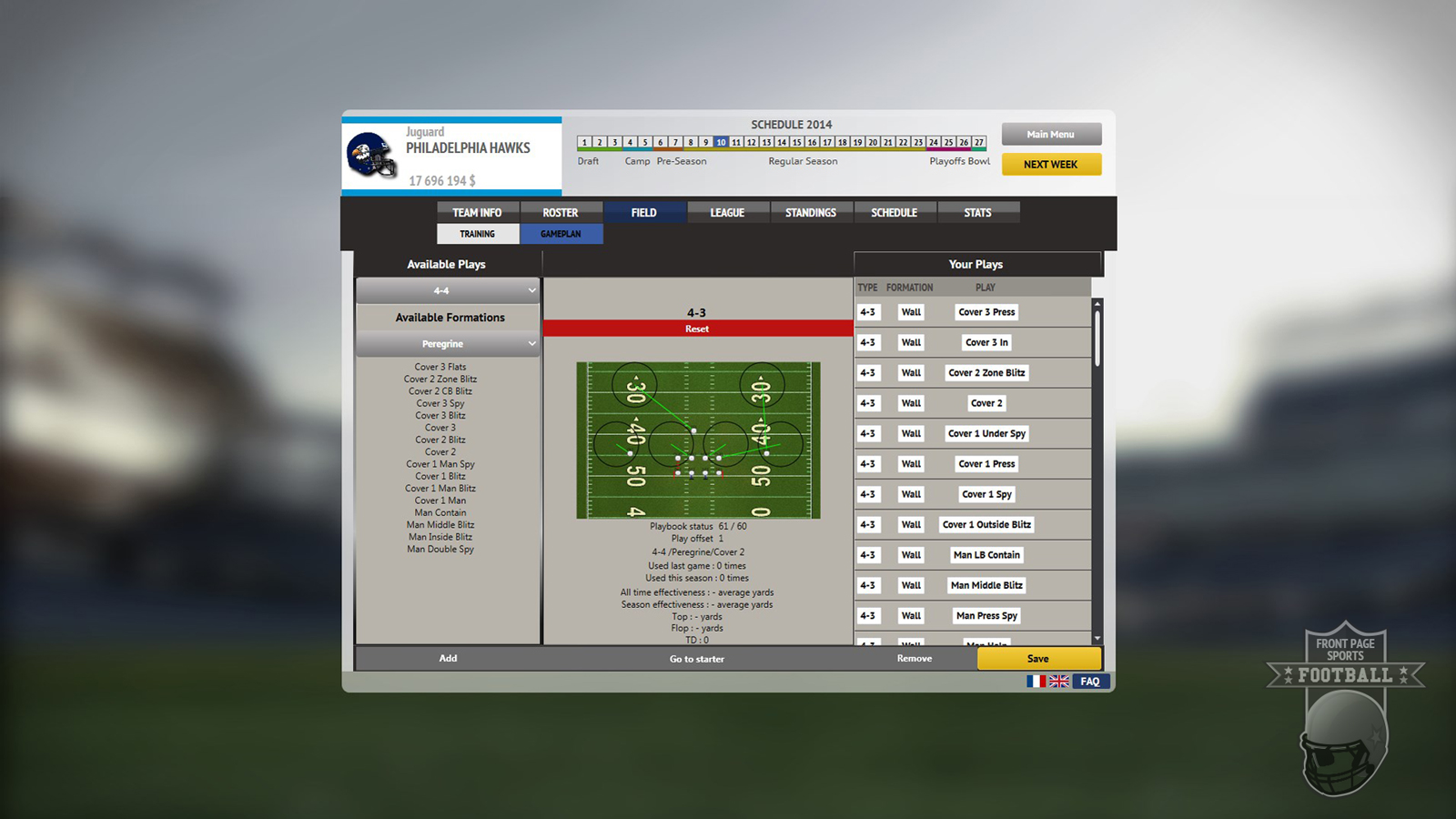1456x819 pixels.
Task: Switch to the GAMEPLAN tab
Action: (x=561, y=234)
